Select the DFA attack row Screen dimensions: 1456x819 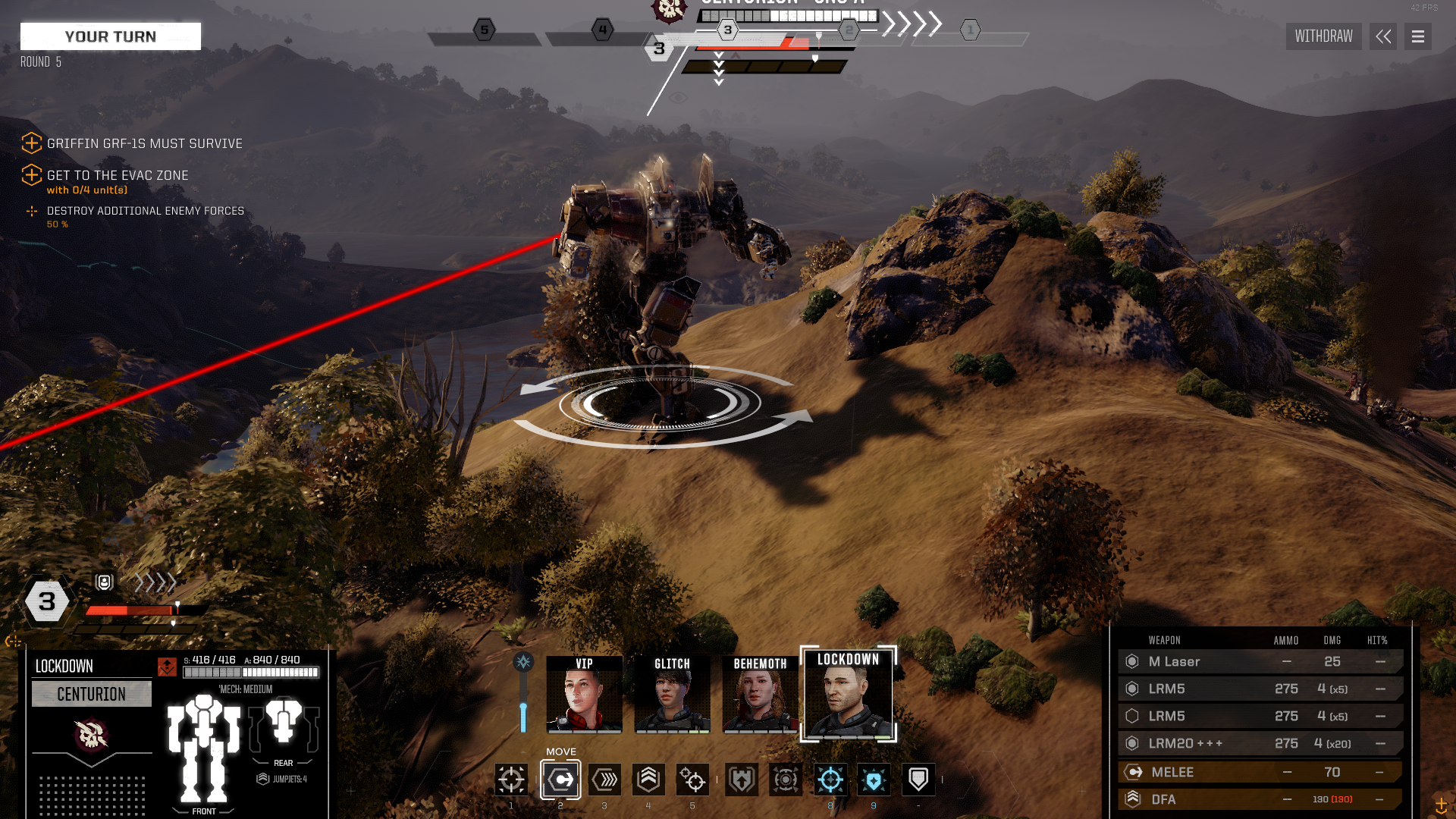[1259, 799]
